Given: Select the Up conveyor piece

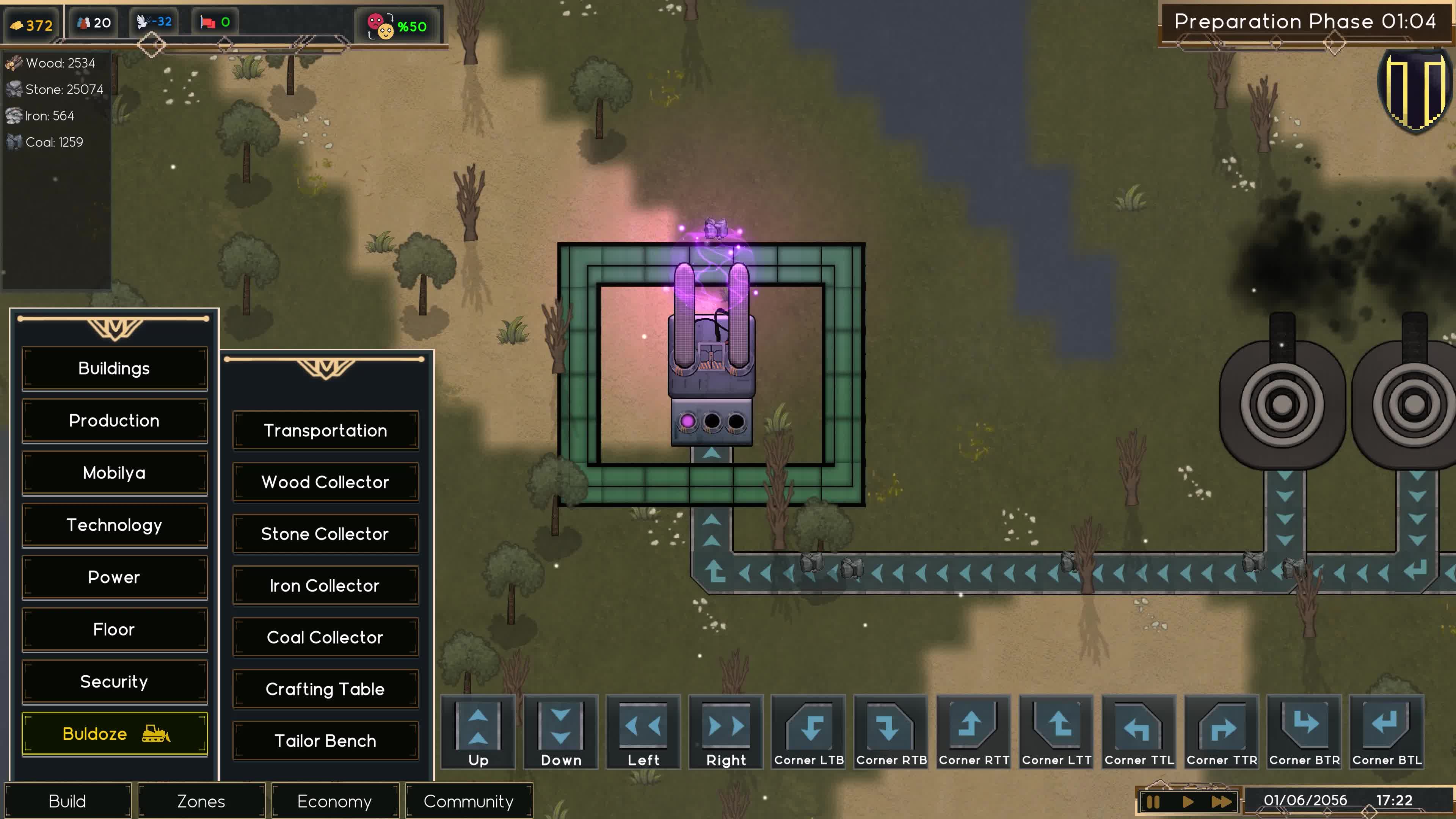Looking at the screenshot, I should coord(478,731).
